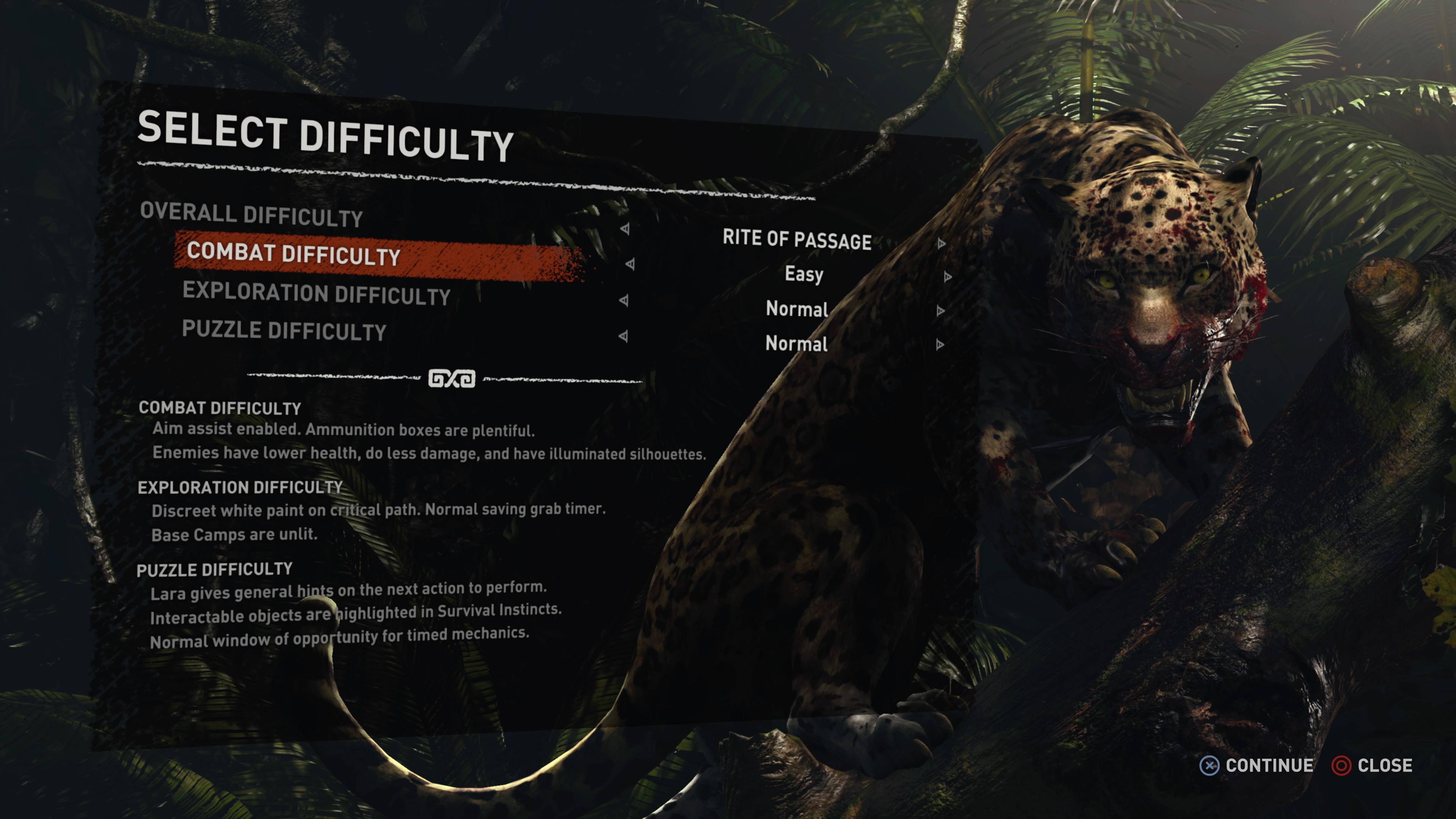
Task: Raise puzzle difficulty using its right arrow
Action: pyautogui.click(x=940, y=345)
